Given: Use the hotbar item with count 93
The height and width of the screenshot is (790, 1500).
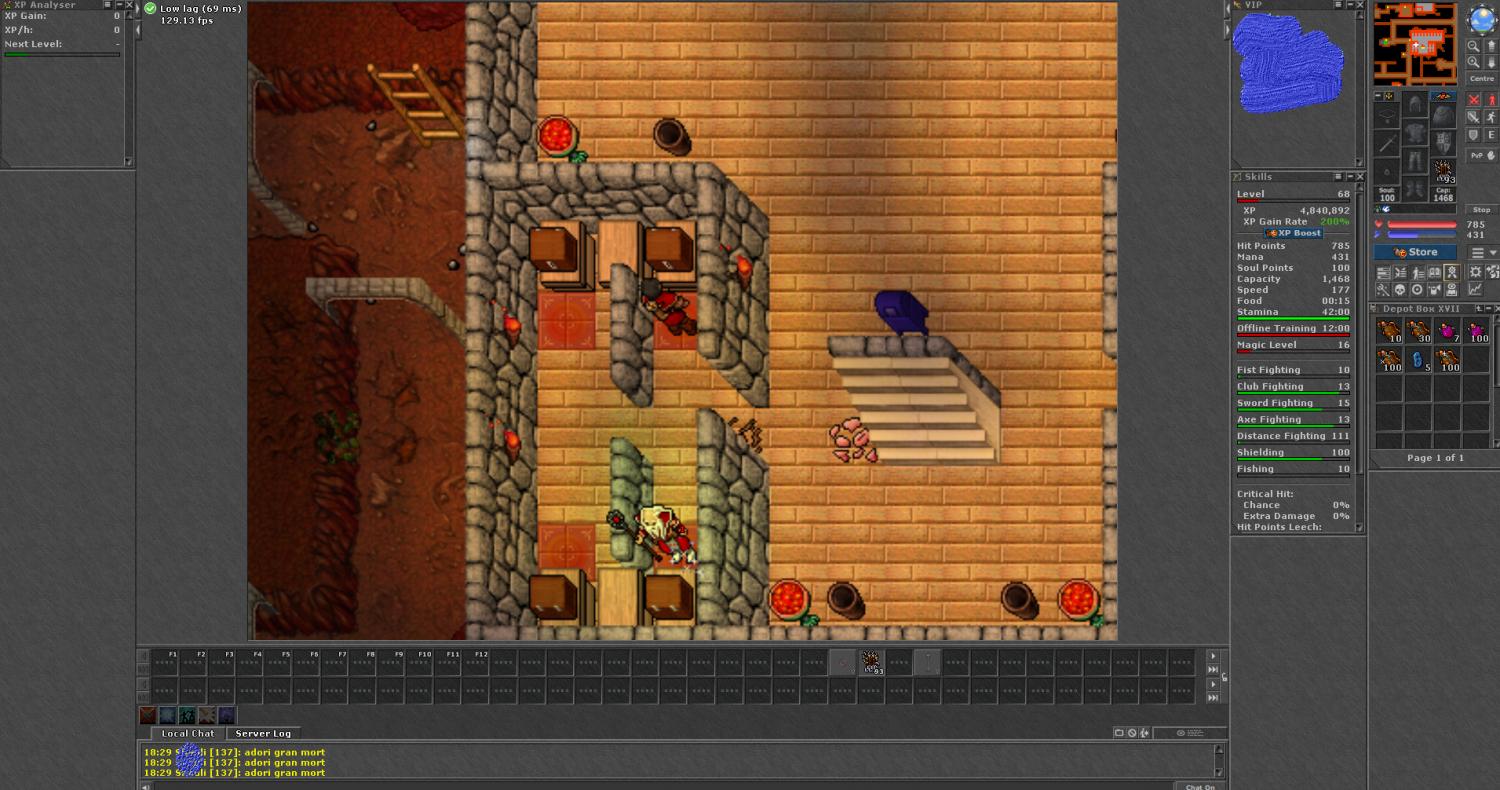Looking at the screenshot, I should click(871, 661).
